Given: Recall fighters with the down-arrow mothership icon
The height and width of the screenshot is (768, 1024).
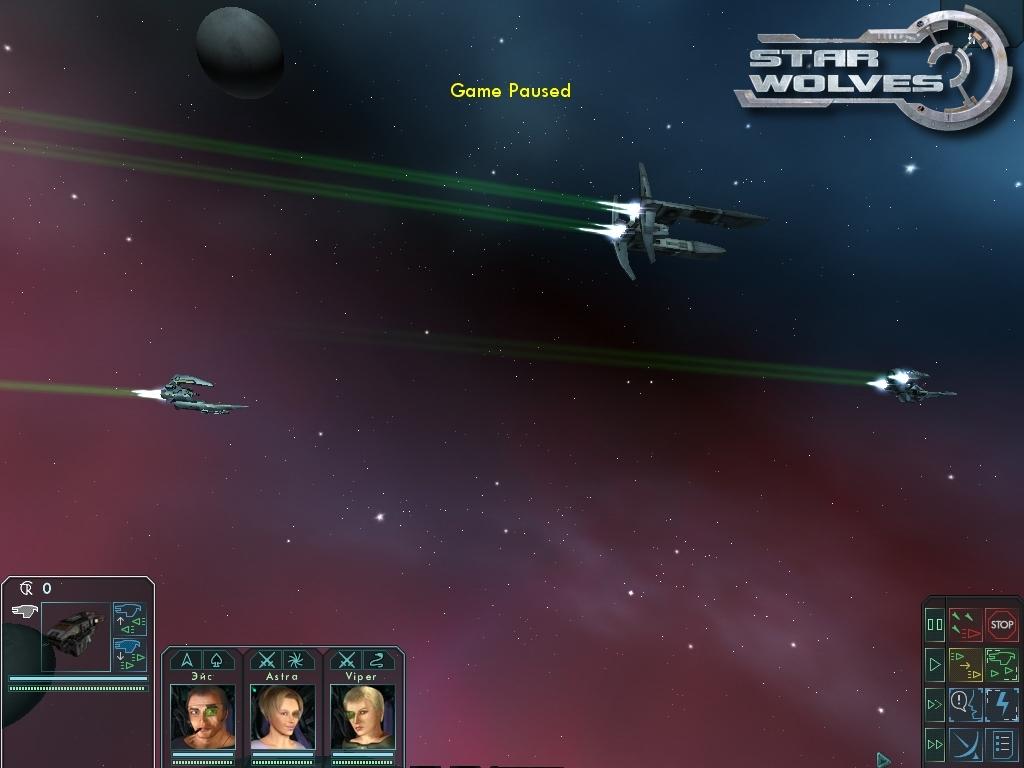Looking at the screenshot, I should tap(129, 654).
